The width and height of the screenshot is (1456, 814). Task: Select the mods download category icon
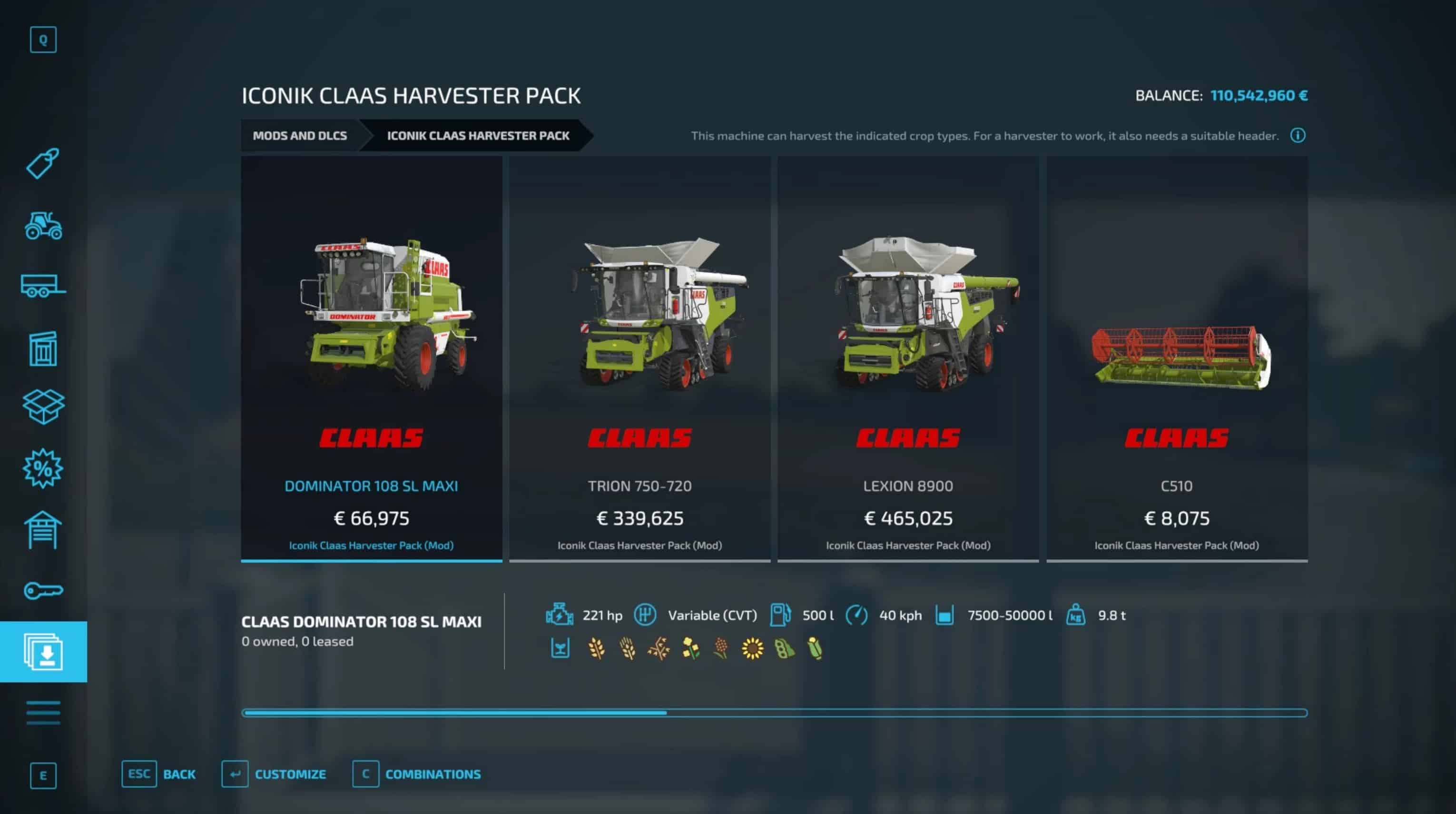[x=43, y=652]
